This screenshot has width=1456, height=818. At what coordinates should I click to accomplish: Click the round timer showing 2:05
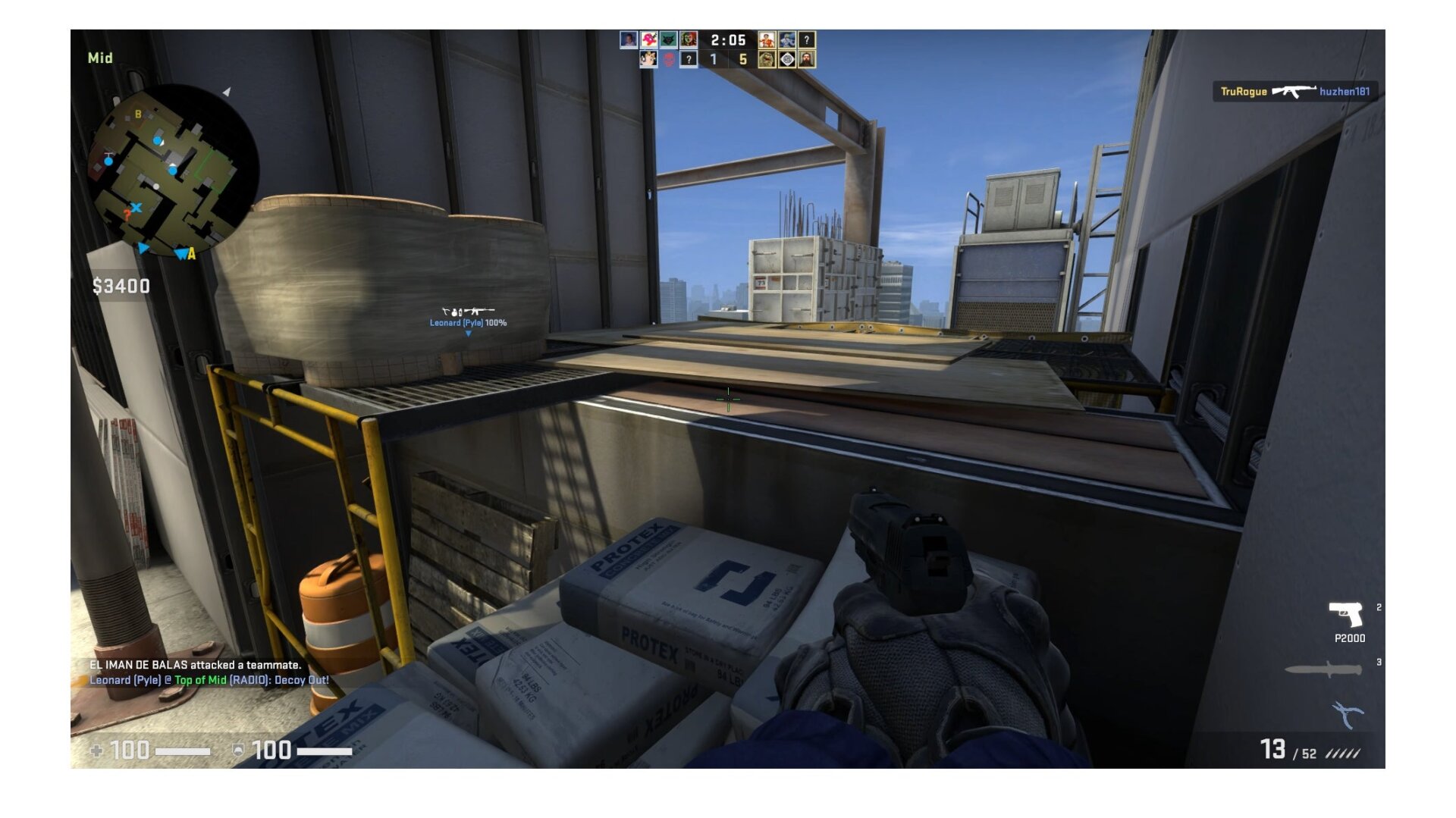728,40
